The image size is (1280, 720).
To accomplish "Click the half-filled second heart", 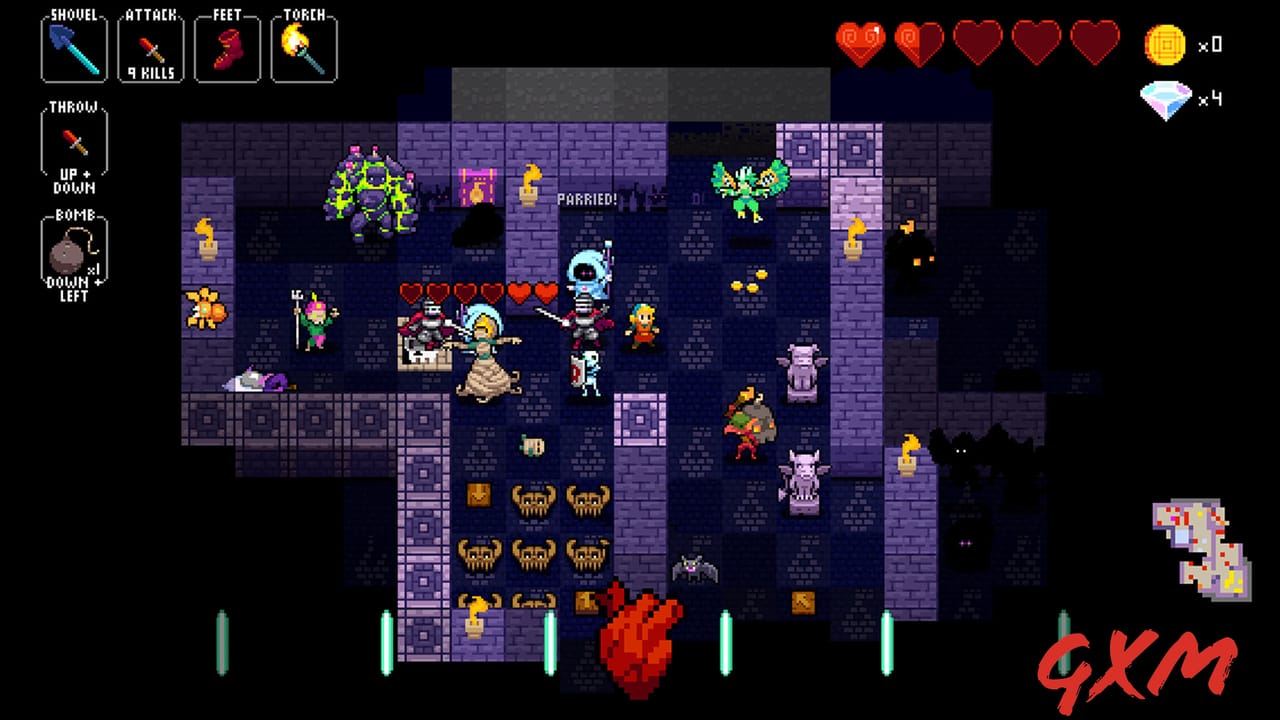I will pos(917,40).
